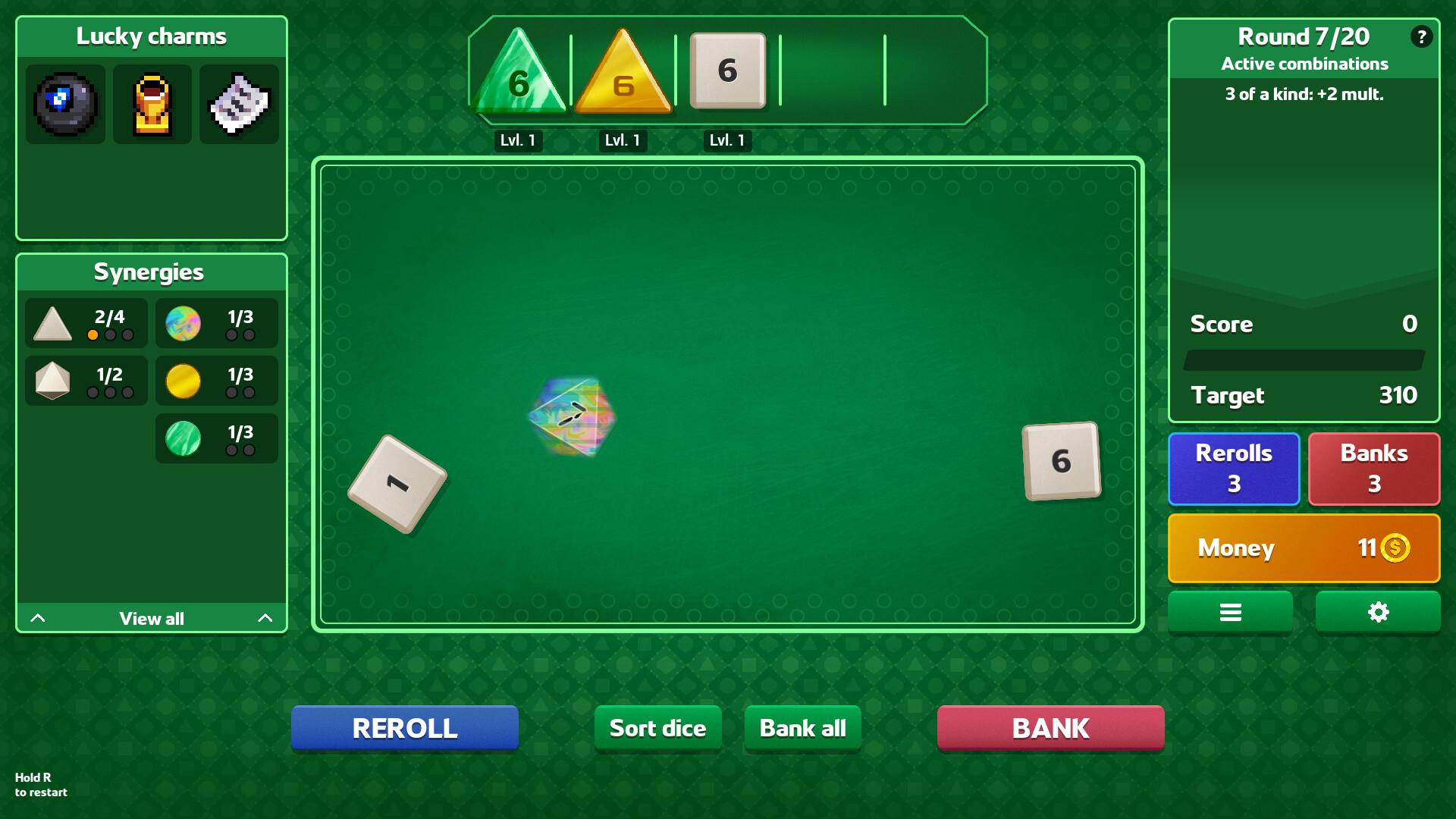Viewport: 1456px width, 819px height.
Task: Collapse Synergies with the right chevron
Action: point(264,618)
